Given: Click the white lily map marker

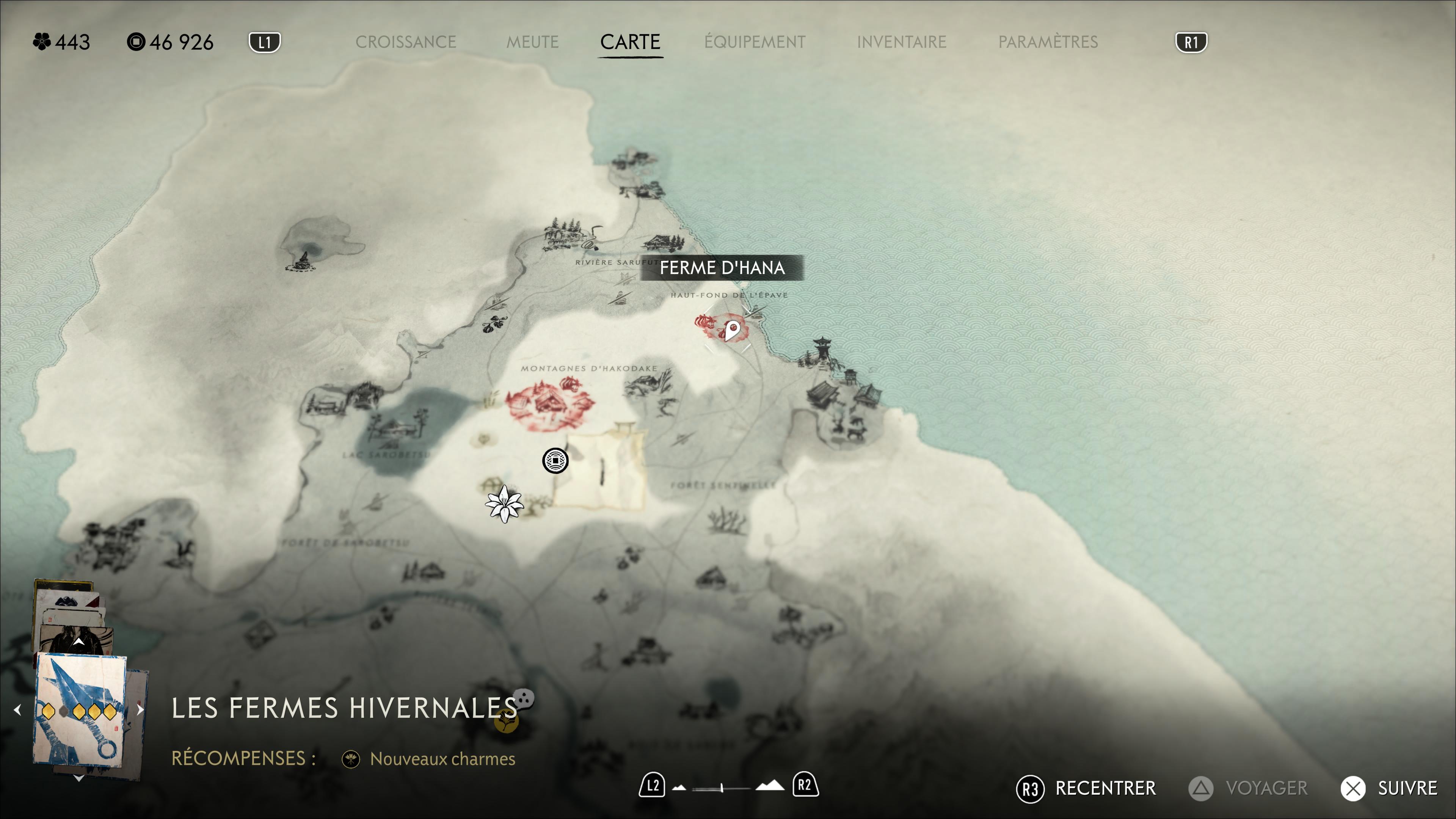Looking at the screenshot, I should (504, 504).
